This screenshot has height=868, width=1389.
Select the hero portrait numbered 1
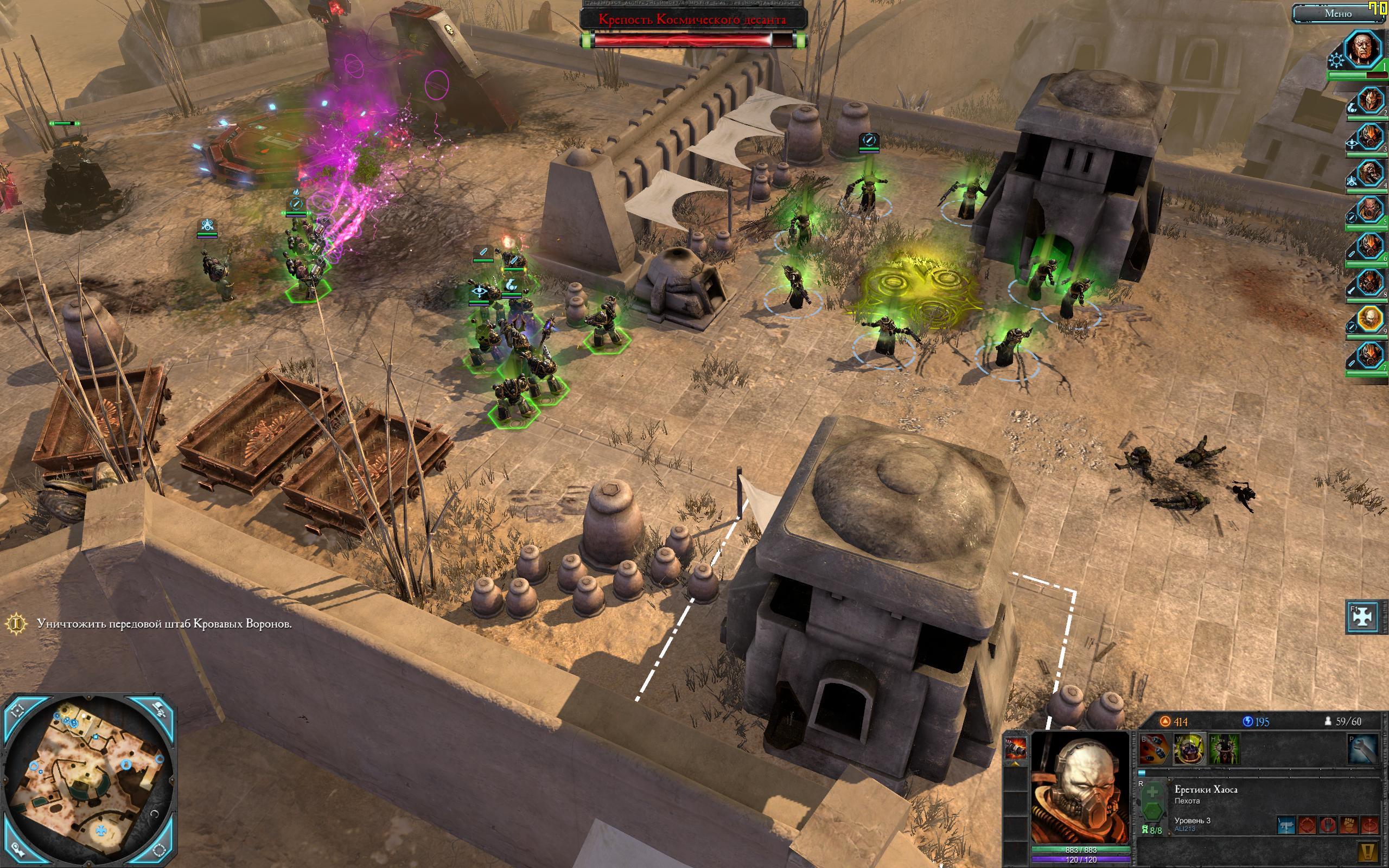tap(1363, 49)
